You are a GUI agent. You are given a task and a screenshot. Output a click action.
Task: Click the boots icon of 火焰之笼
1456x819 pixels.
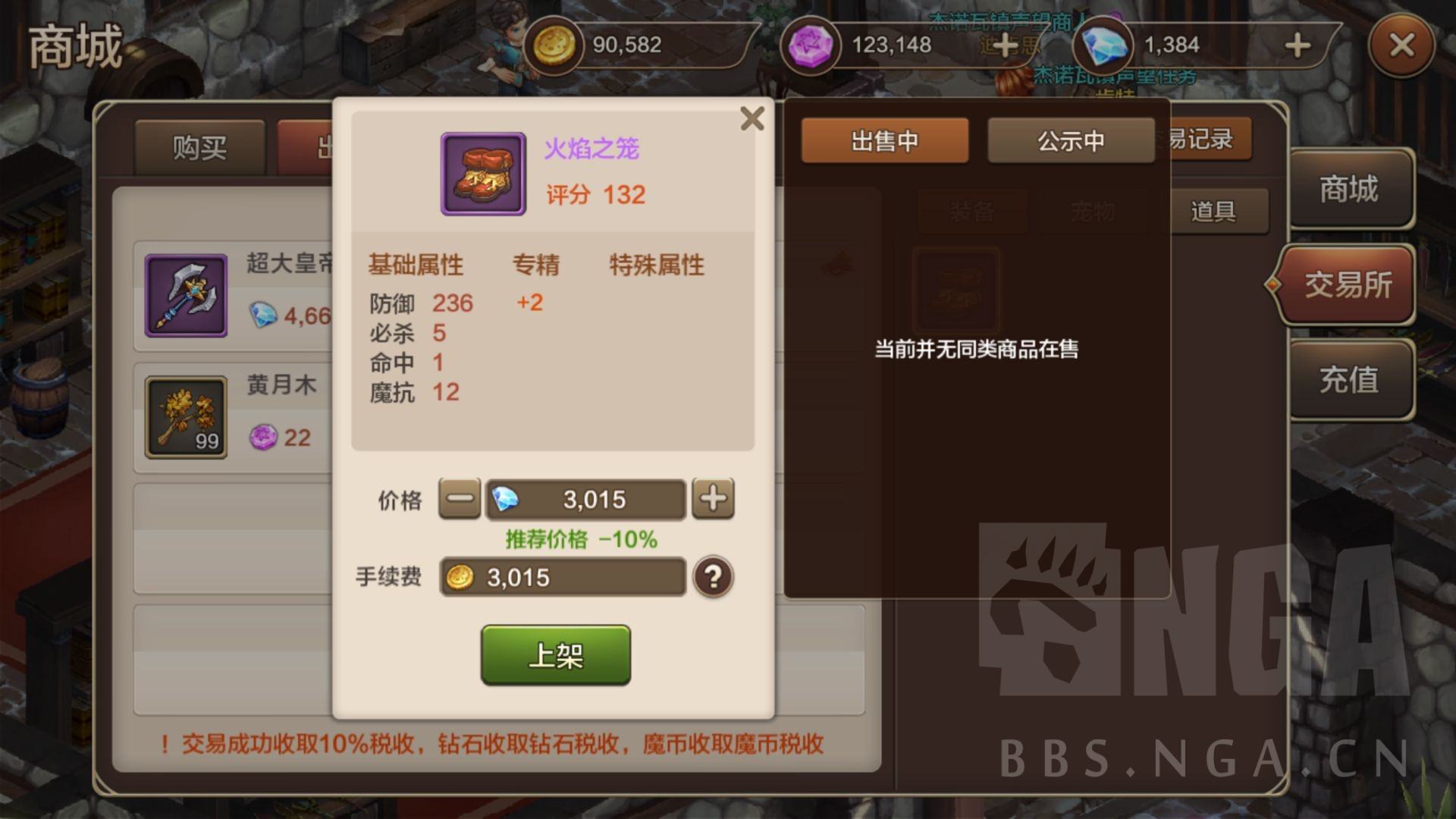[482, 174]
